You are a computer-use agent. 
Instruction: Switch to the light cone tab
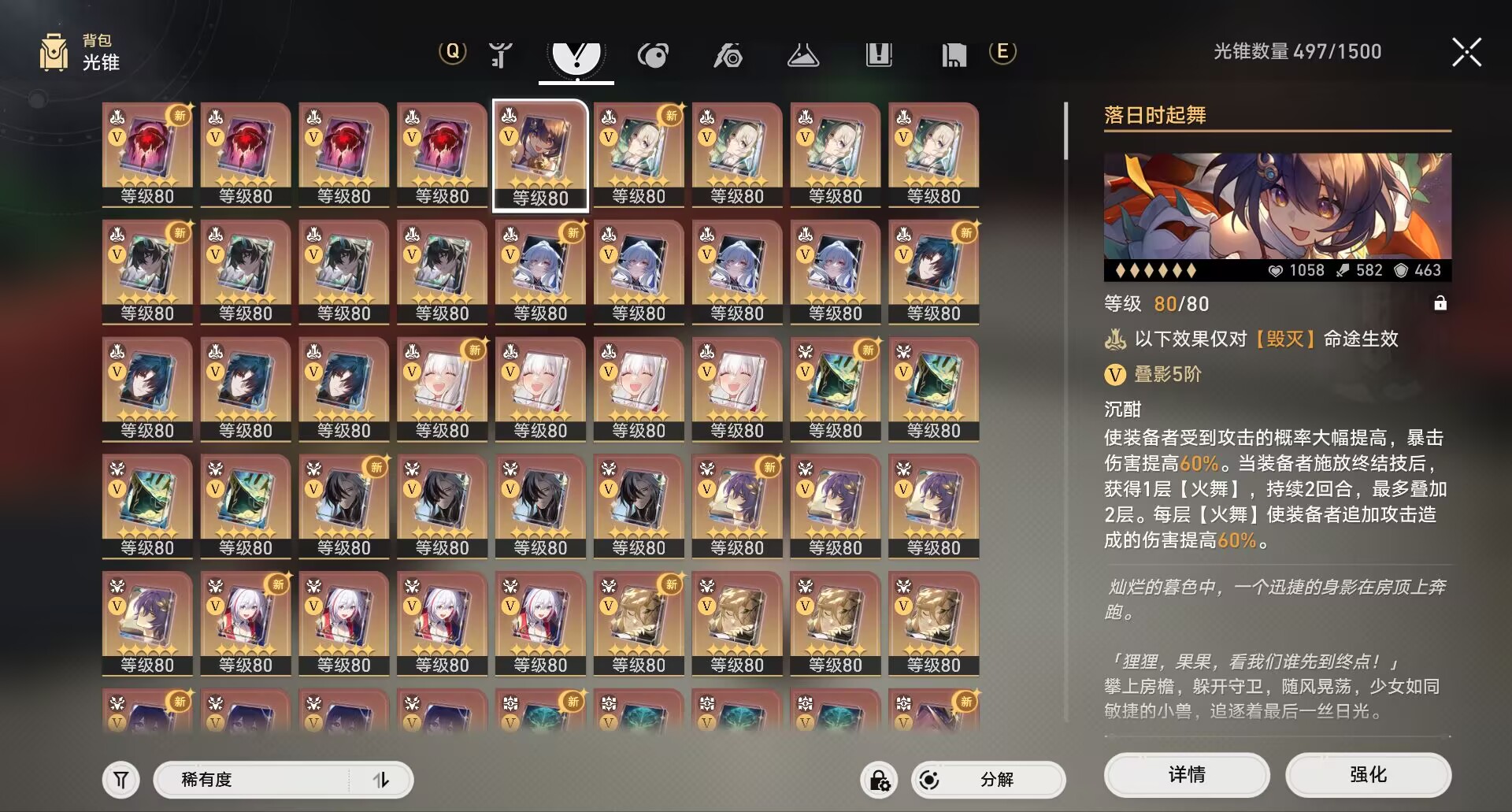(576, 55)
